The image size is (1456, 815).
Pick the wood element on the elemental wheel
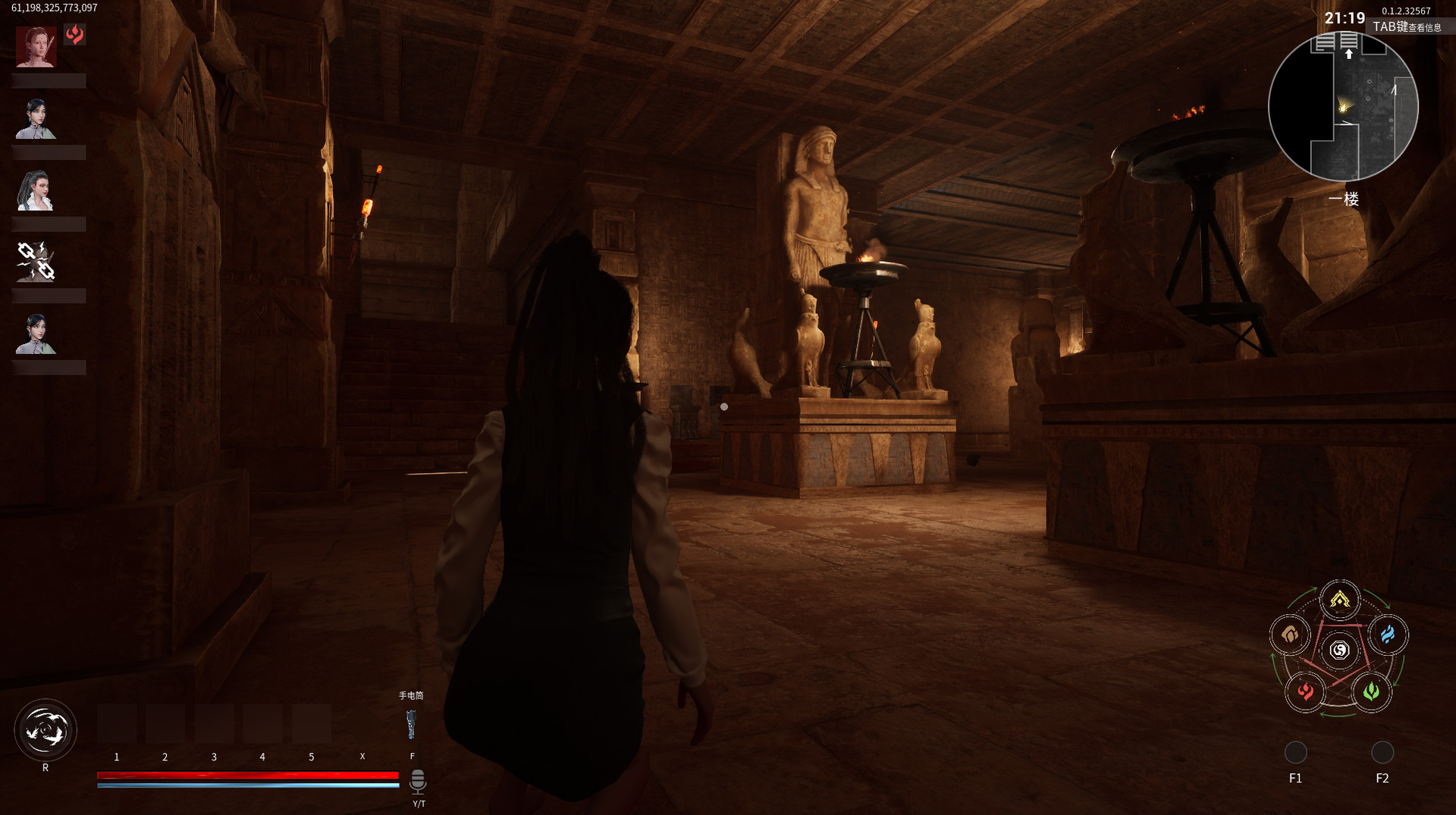[1371, 692]
